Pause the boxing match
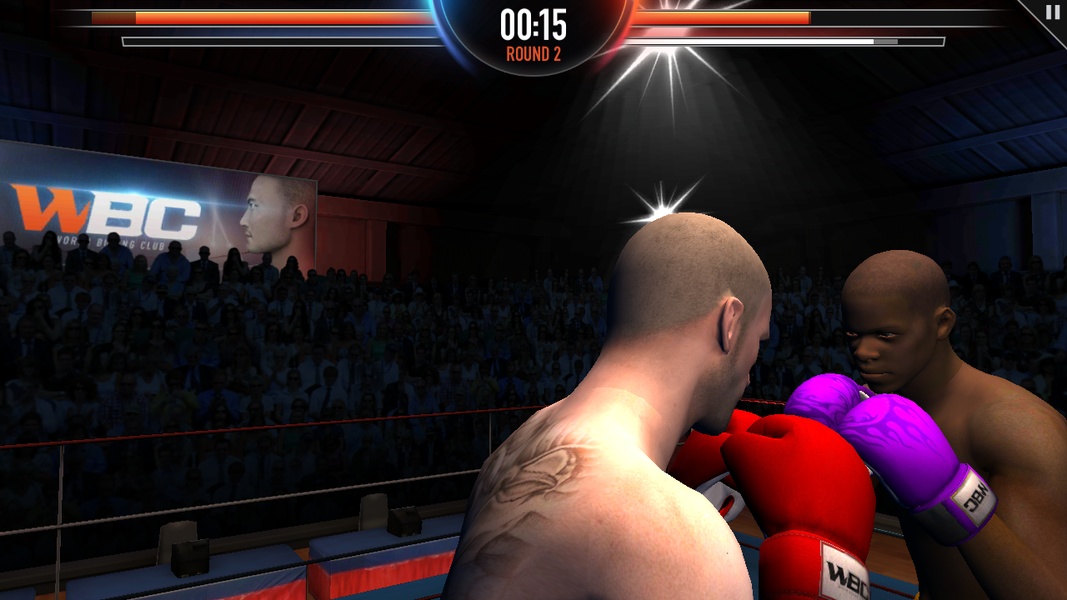This screenshot has width=1067, height=600. click(x=1051, y=13)
